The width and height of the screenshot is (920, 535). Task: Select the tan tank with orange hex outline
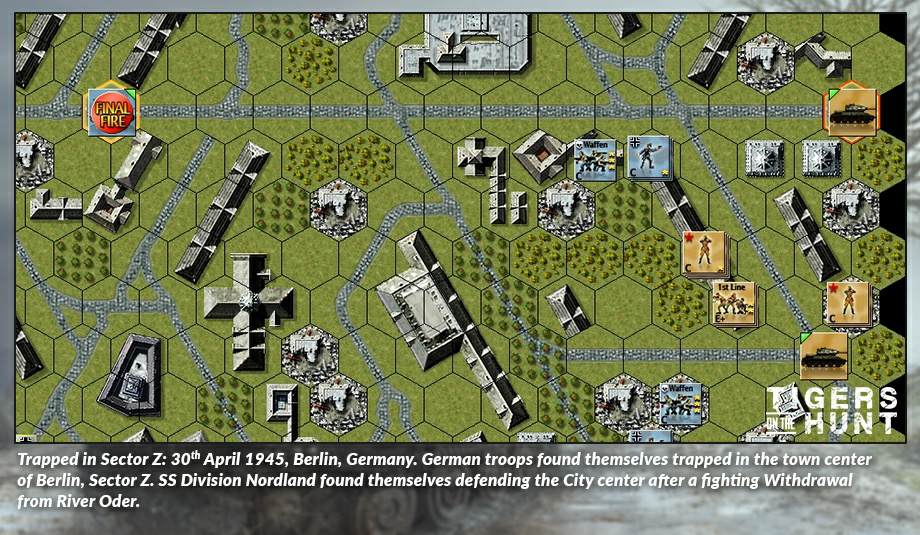pyautogui.click(x=852, y=112)
